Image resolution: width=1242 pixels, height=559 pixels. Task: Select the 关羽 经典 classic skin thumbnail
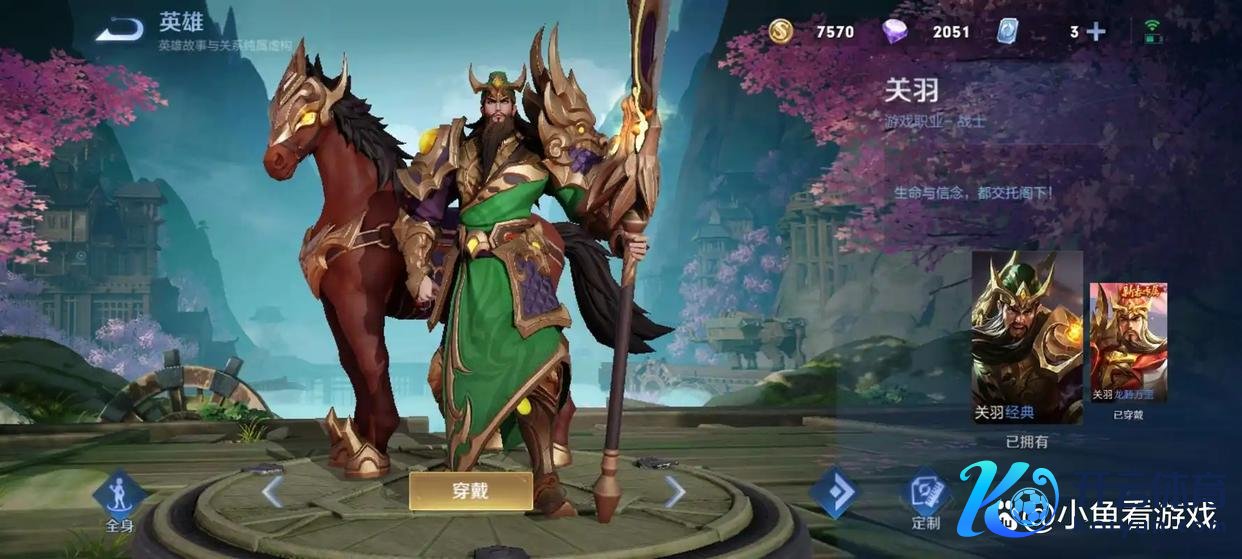[x=1026, y=337]
